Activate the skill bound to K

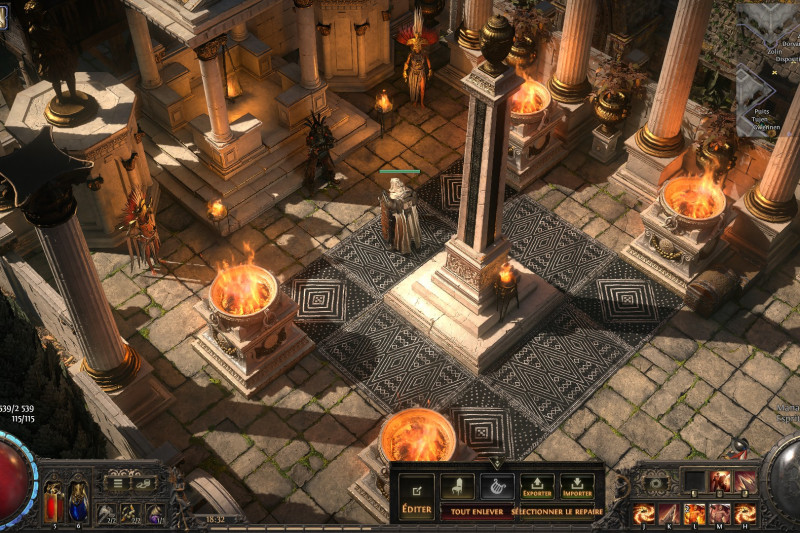pyautogui.click(x=669, y=513)
